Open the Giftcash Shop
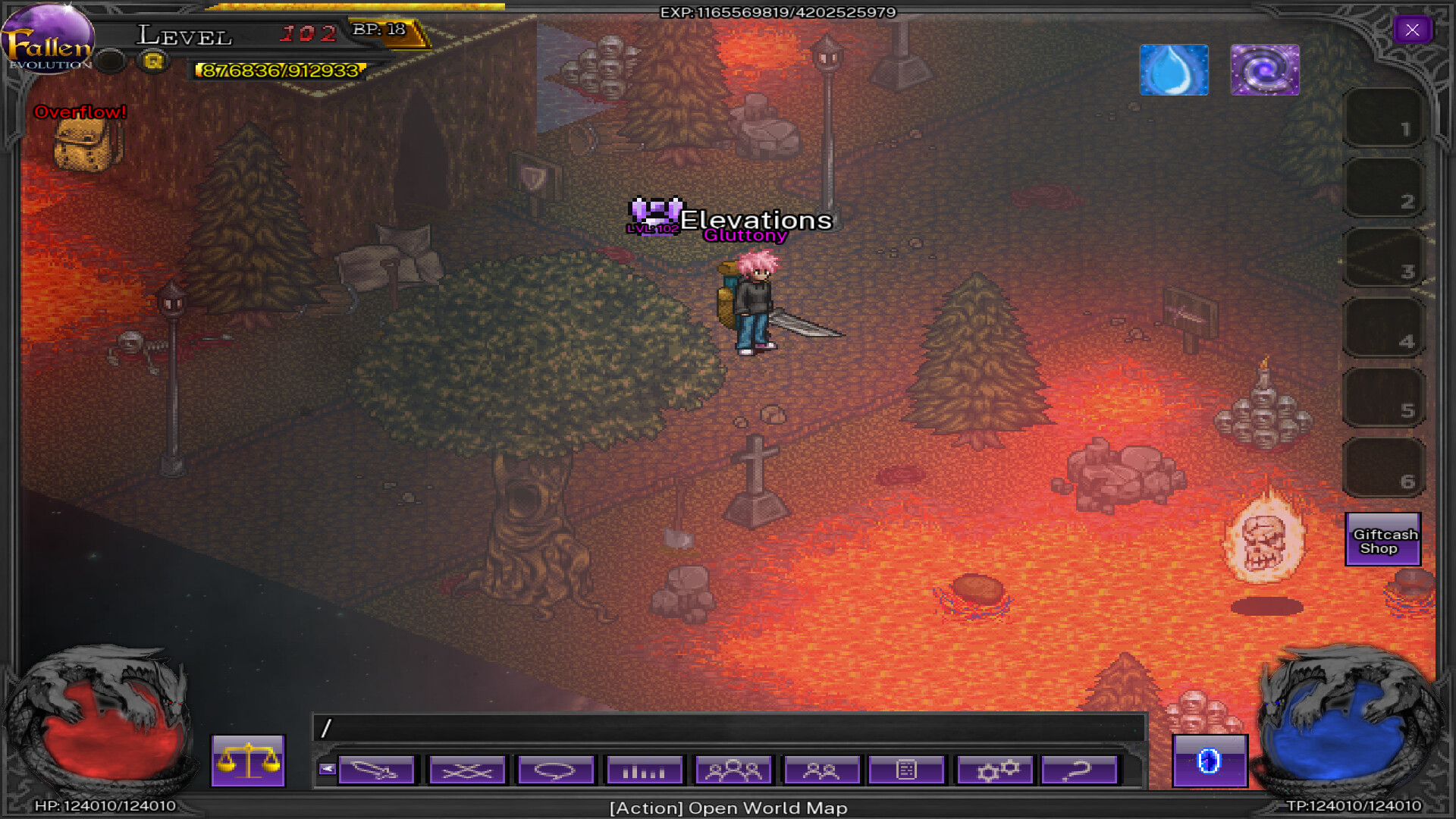 tap(1382, 540)
